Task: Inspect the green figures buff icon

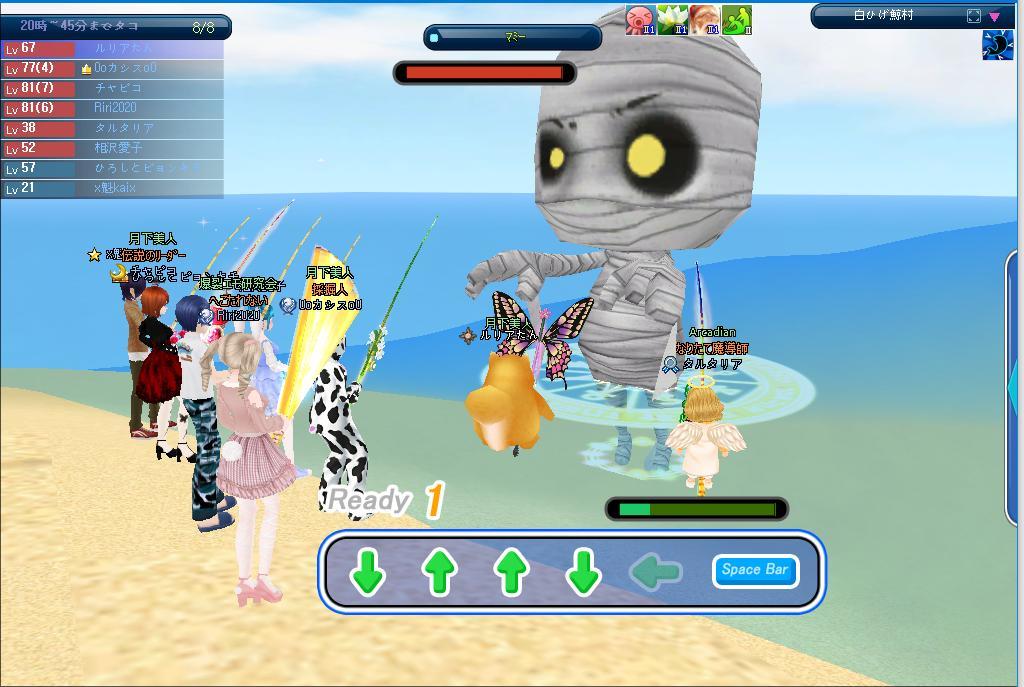Action: point(736,20)
